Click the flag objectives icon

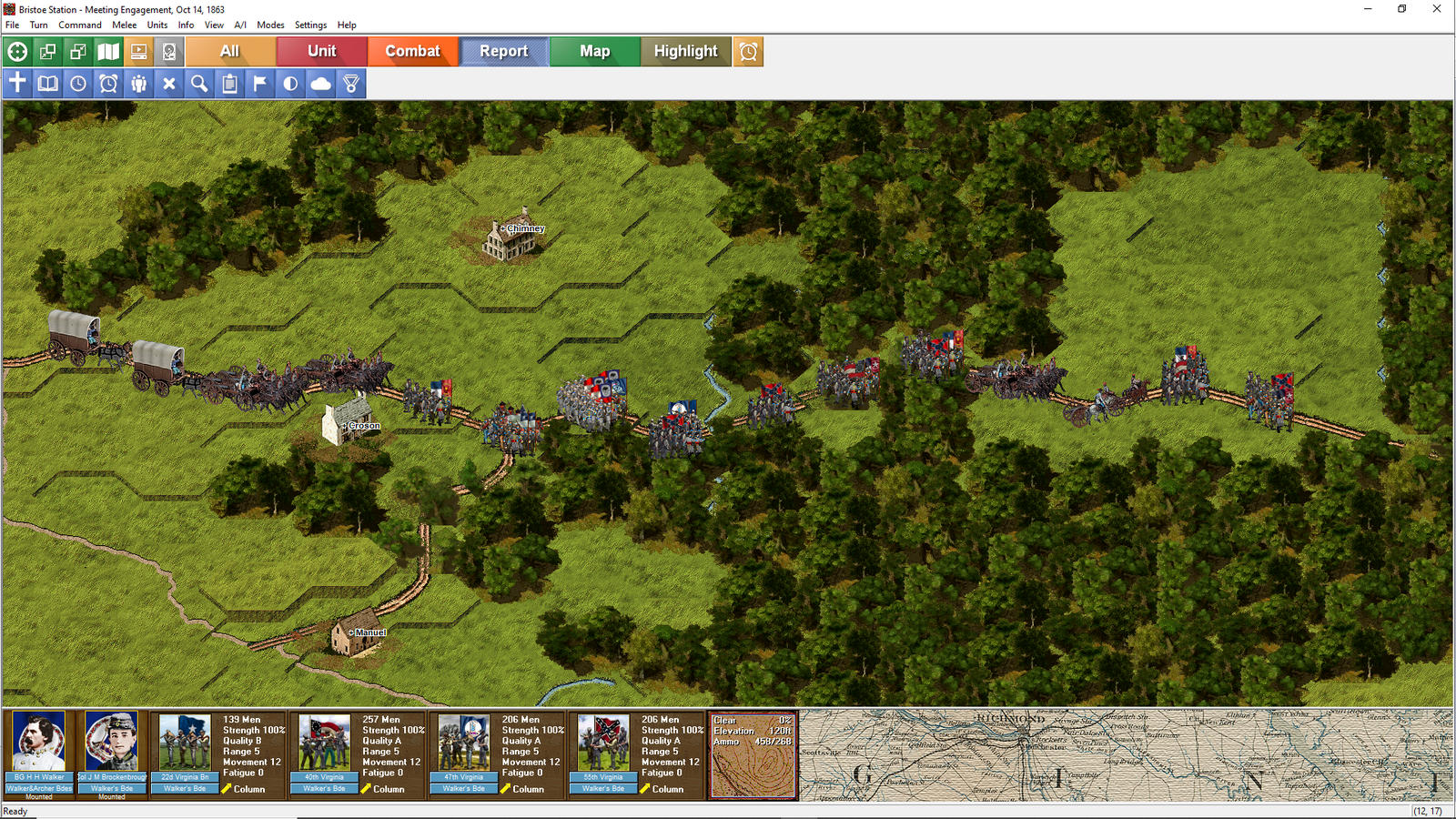(259, 84)
